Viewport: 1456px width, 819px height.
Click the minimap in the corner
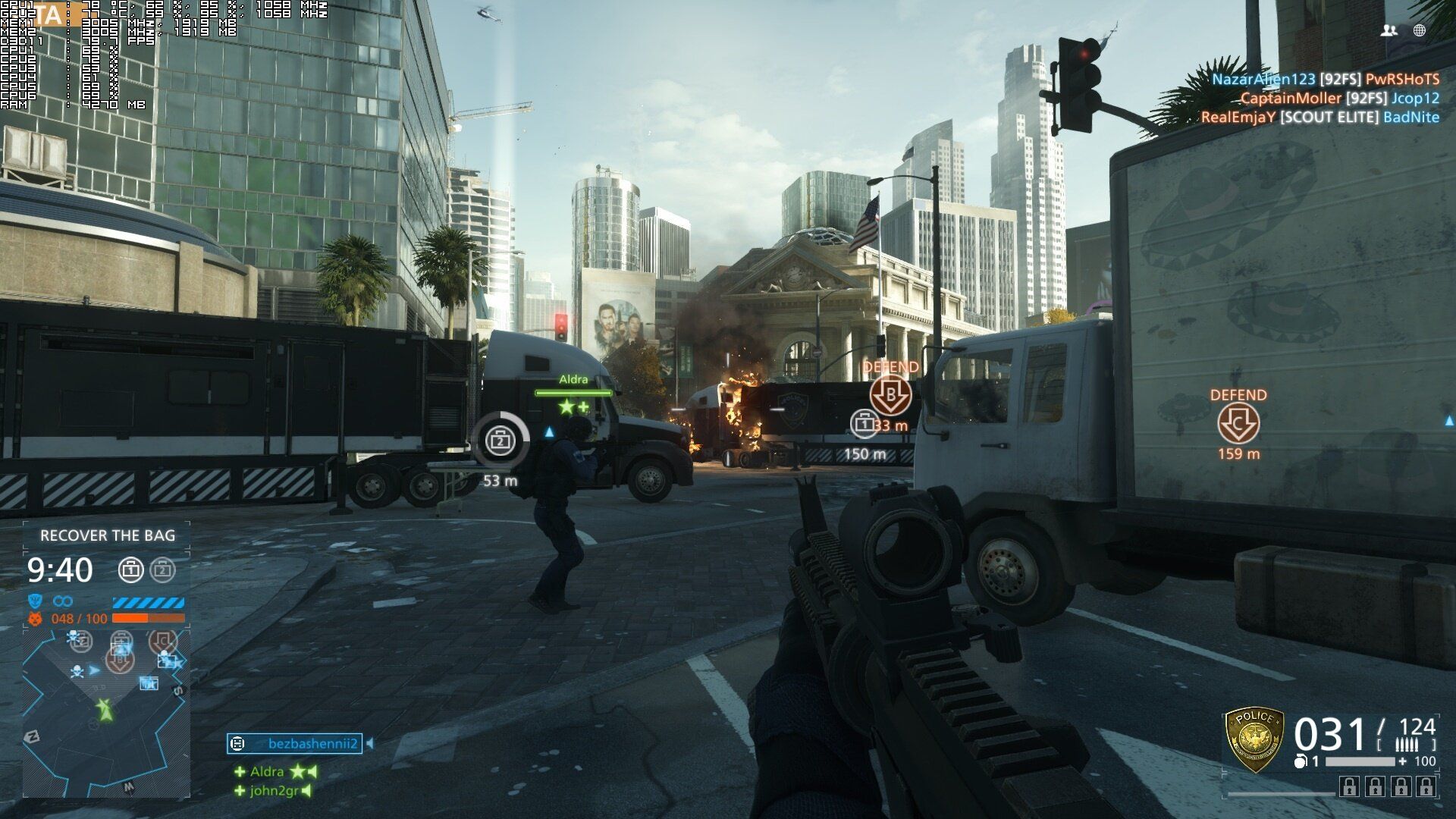(105, 711)
